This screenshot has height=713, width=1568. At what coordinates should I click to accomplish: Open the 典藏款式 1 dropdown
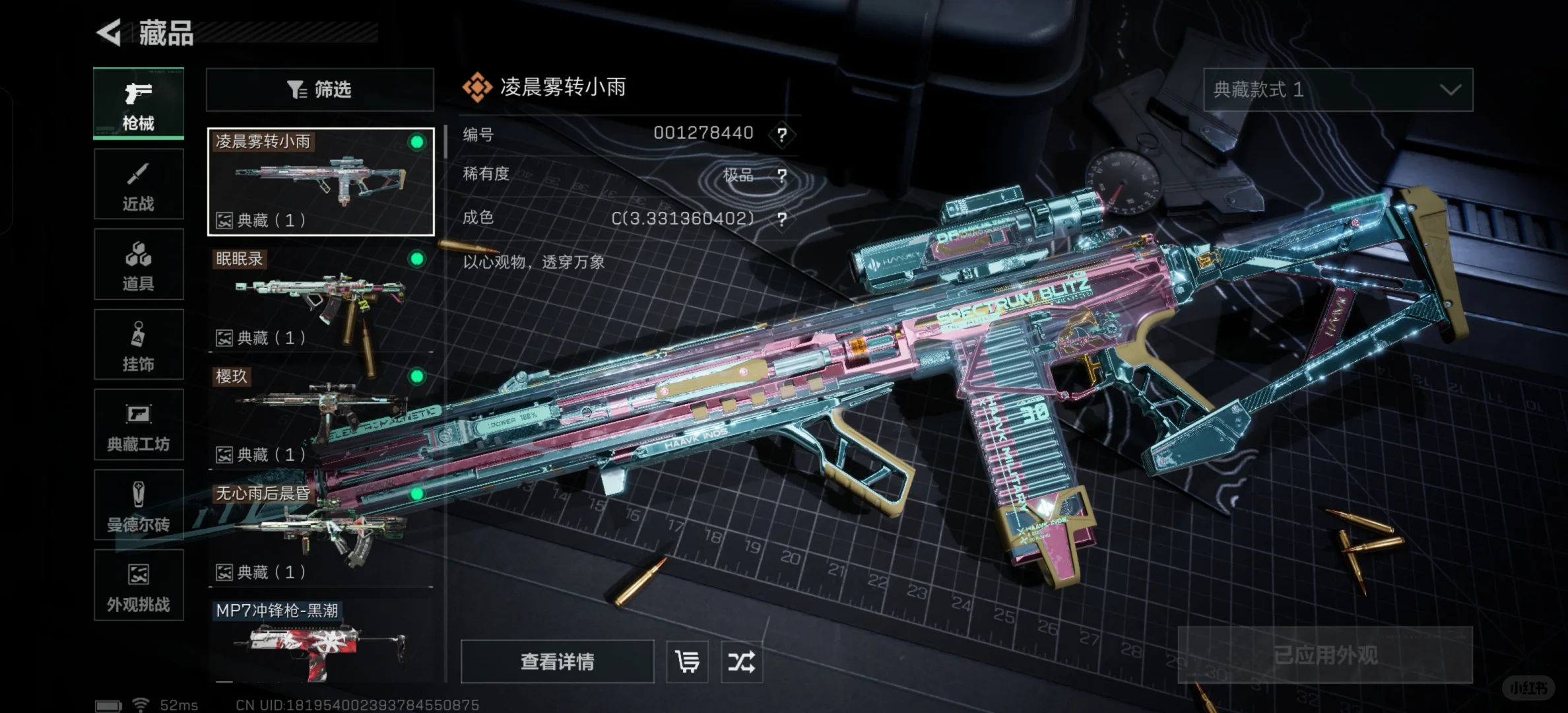pos(1338,89)
